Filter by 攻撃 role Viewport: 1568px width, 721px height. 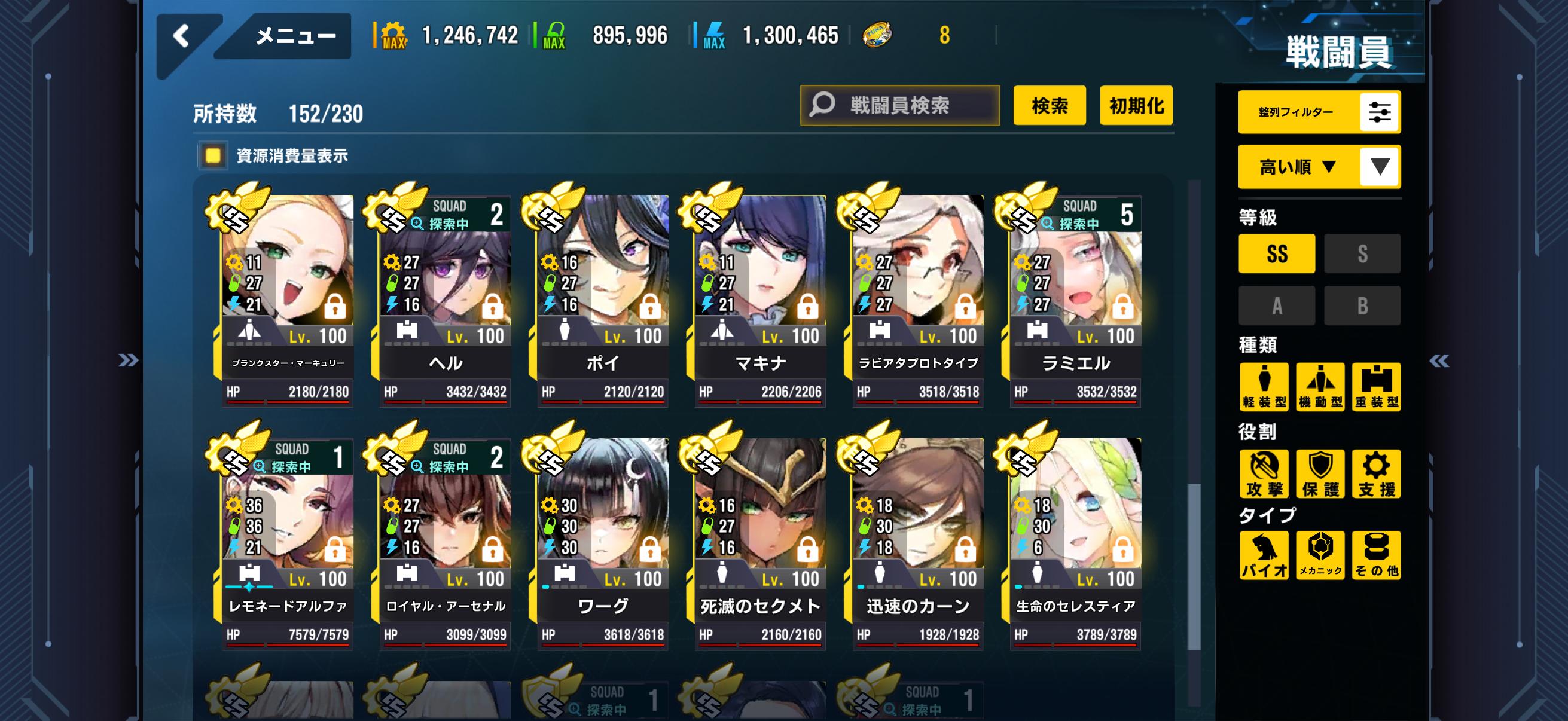(x=1264, y=473)
